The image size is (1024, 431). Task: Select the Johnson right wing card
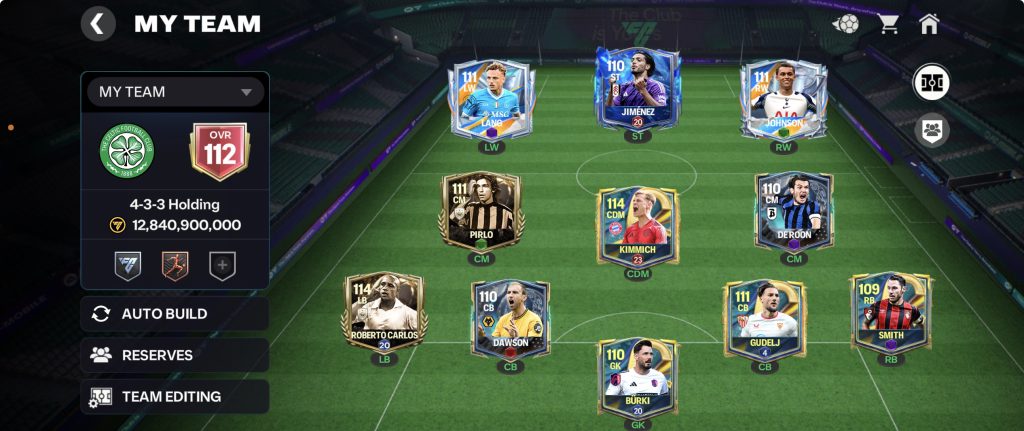[785, 99]
